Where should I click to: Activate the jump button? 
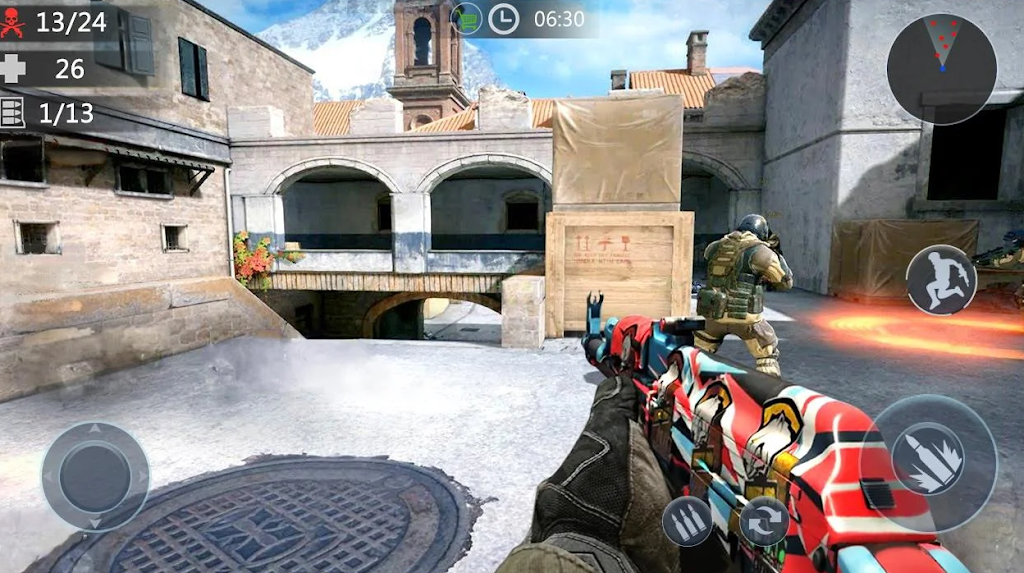coord(941,279)
